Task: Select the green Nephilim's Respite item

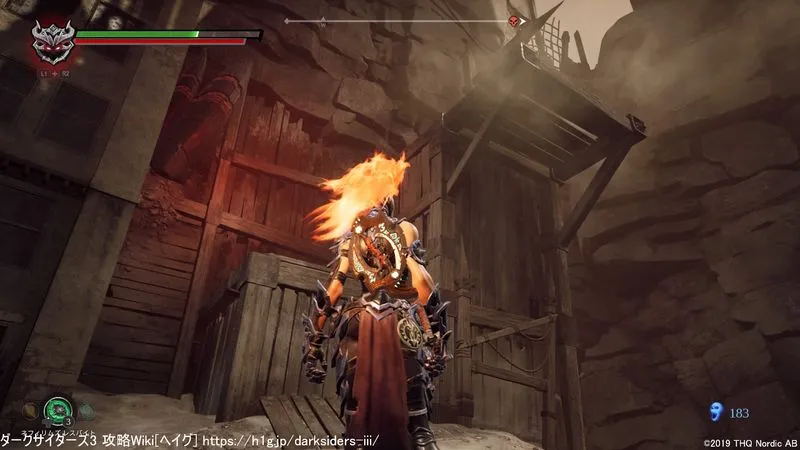Action: tap(58, 409)
